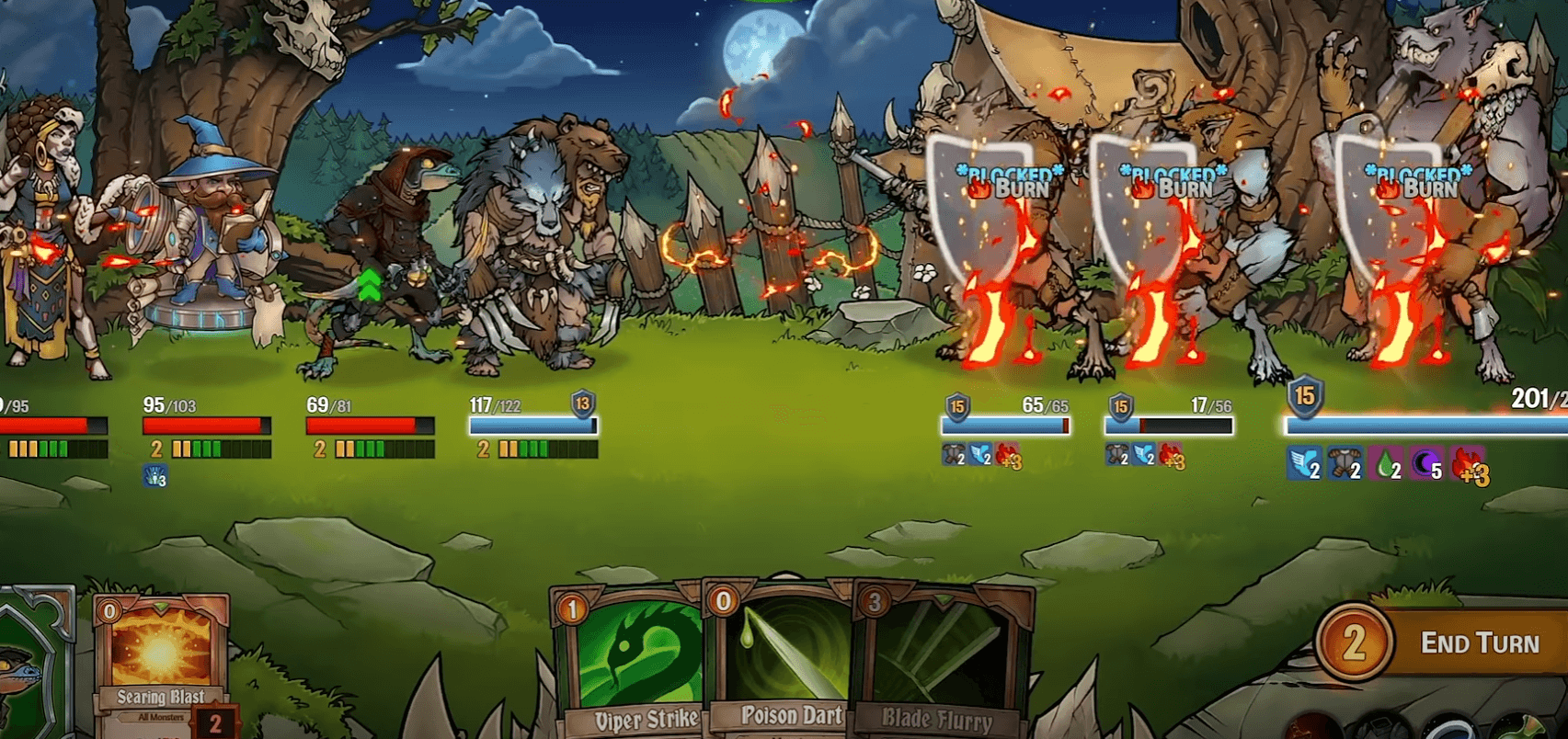This screenshot has height=739, width=1568.
Task: Inspect the wizard's blue hand buff icon
Action: click(x=155, y=476)
